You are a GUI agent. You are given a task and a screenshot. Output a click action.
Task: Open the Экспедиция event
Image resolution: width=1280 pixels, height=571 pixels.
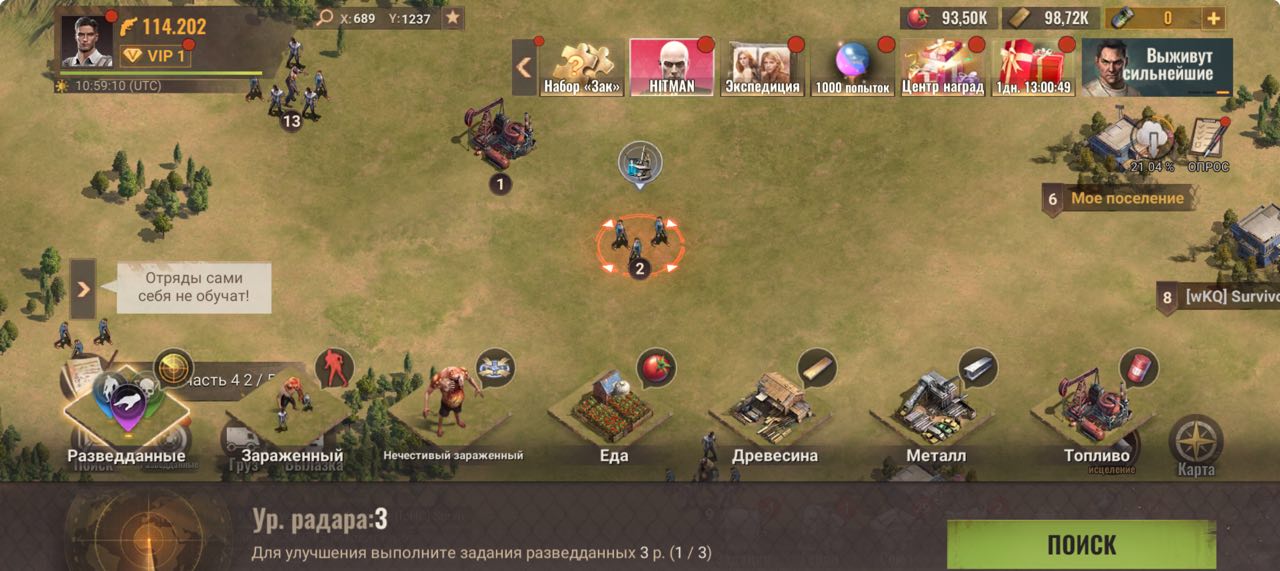click(x=763, y=67)
